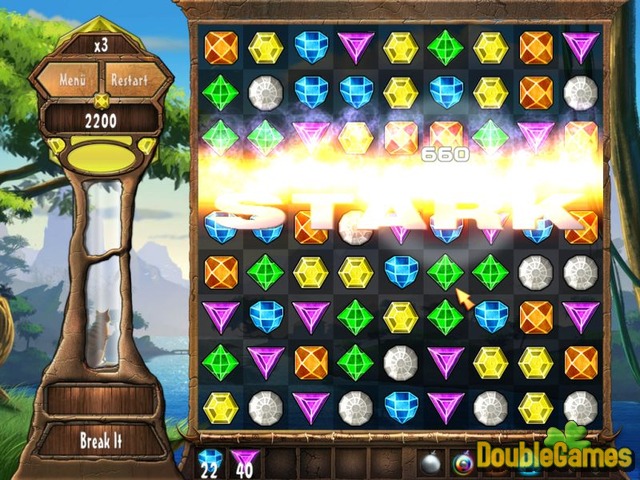Screen dimensions: 640x480
Task: Restart the current level
Action: pos(129,79)
